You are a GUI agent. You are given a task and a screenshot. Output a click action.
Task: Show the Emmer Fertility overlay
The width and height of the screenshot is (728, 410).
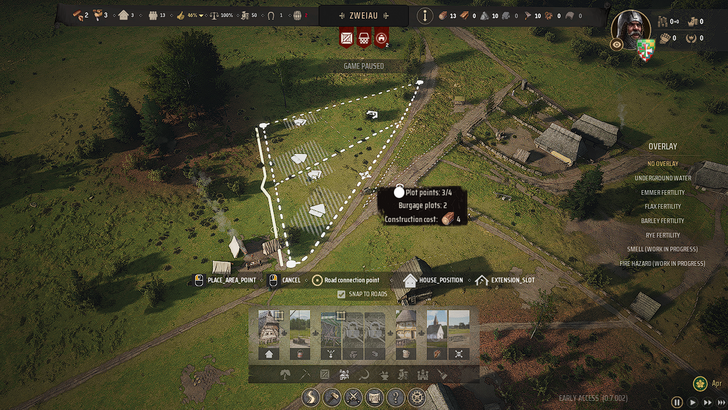pos(662,191)
